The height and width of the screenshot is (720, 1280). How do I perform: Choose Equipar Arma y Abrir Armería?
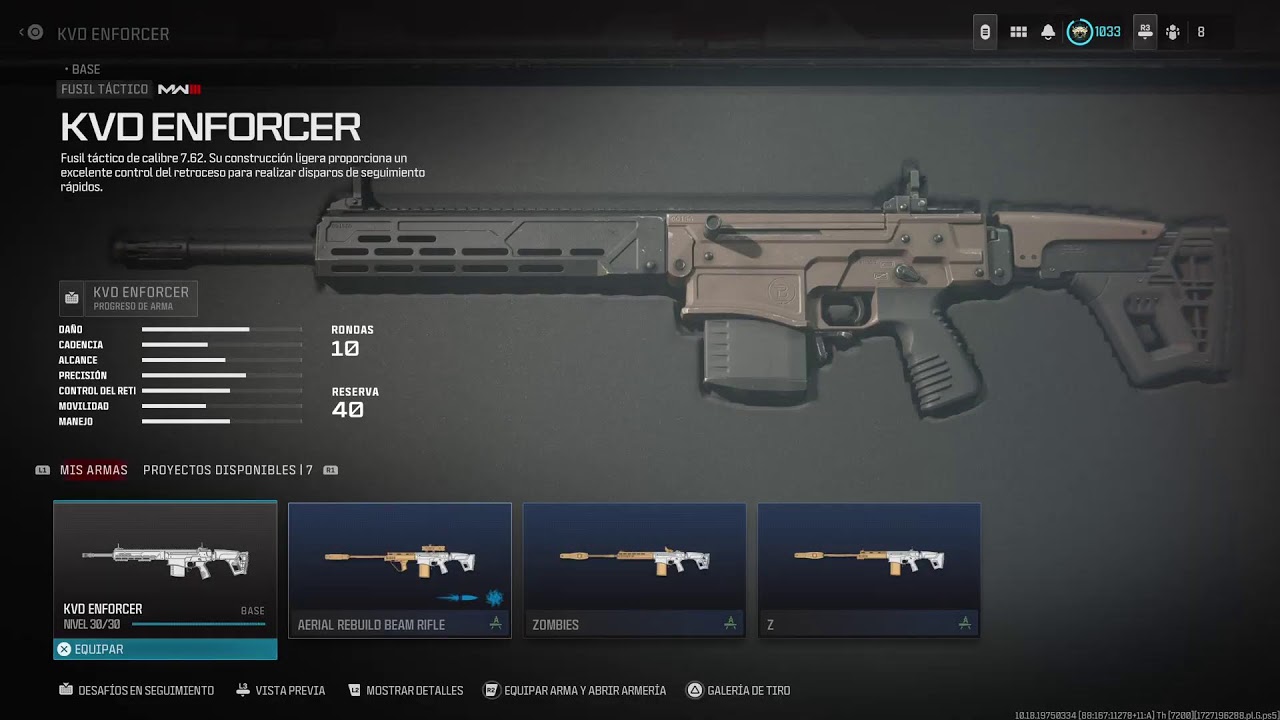pyautogui.click(x=575, y=690)
